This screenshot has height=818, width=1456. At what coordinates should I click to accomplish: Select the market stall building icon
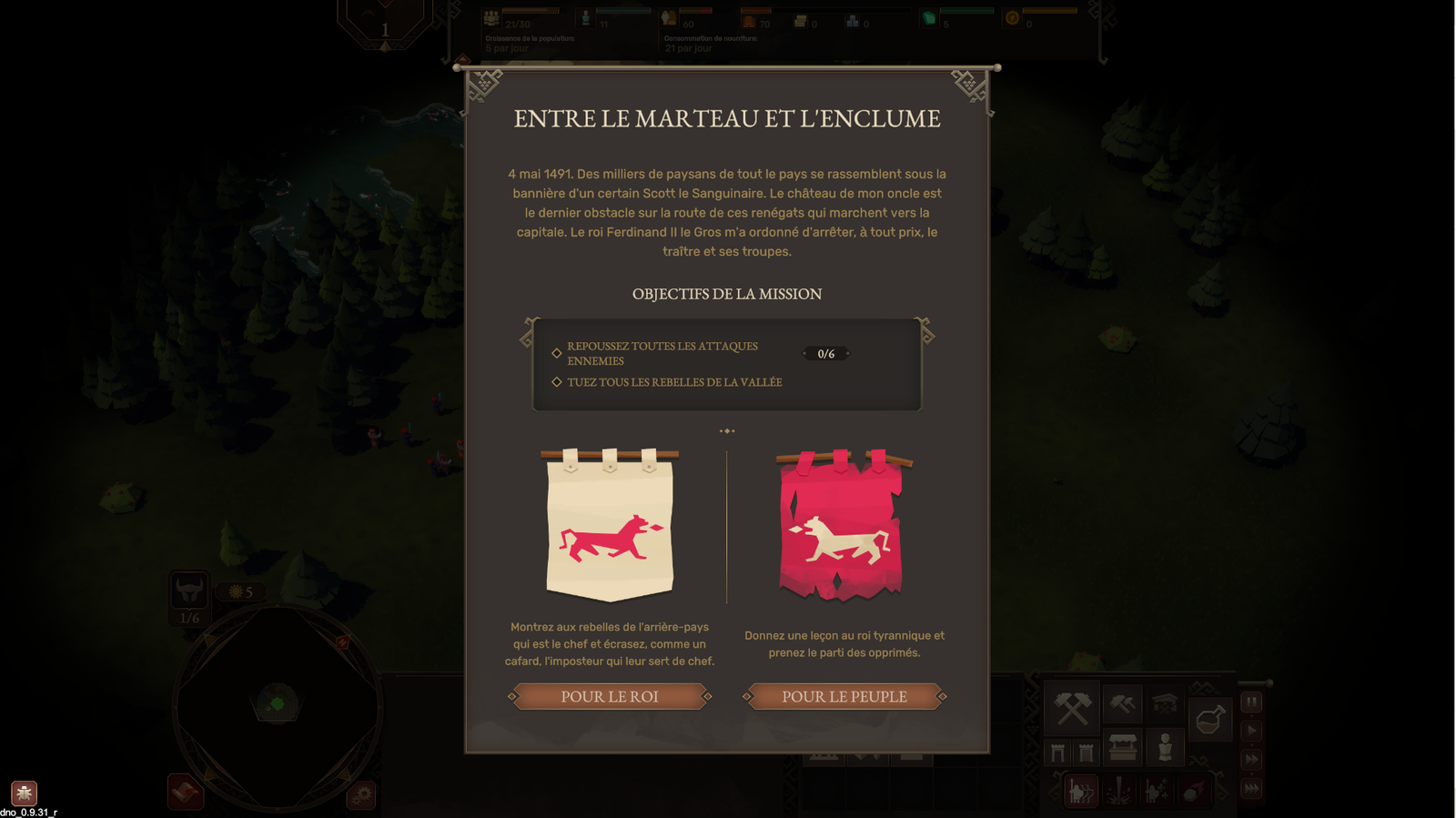tap(1123, 748)
